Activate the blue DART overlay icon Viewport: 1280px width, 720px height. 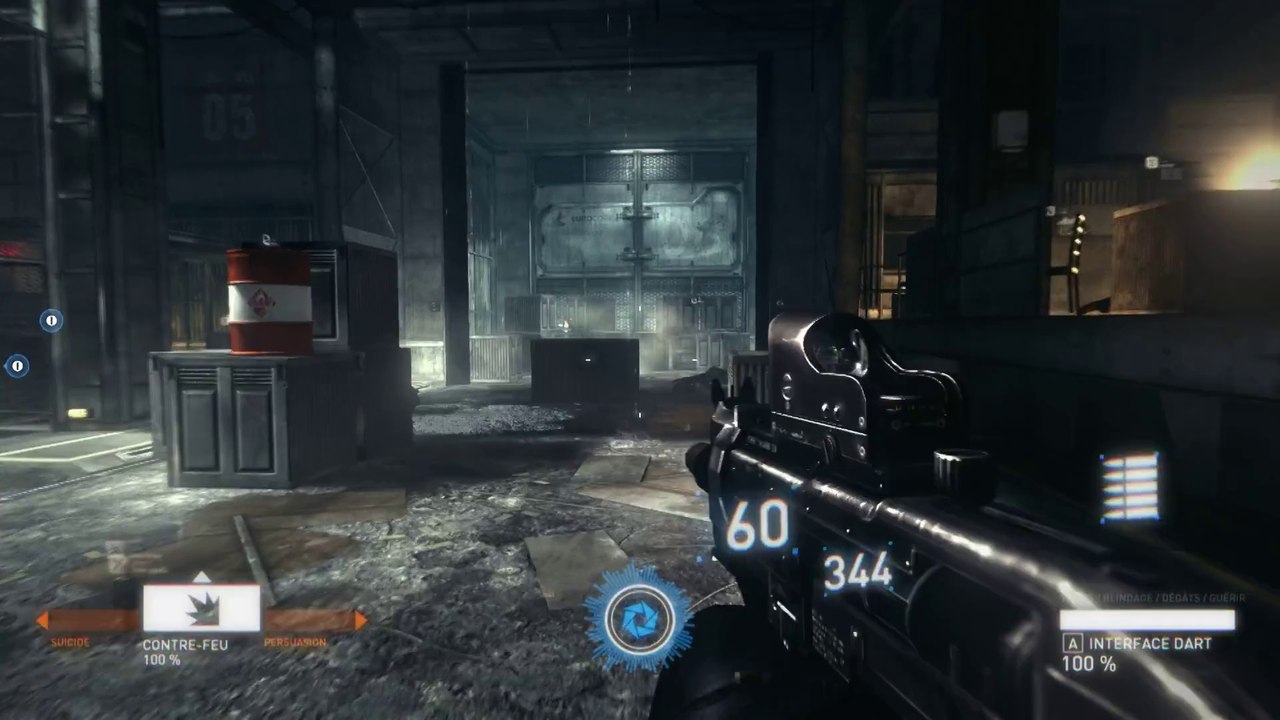[638, 619]
